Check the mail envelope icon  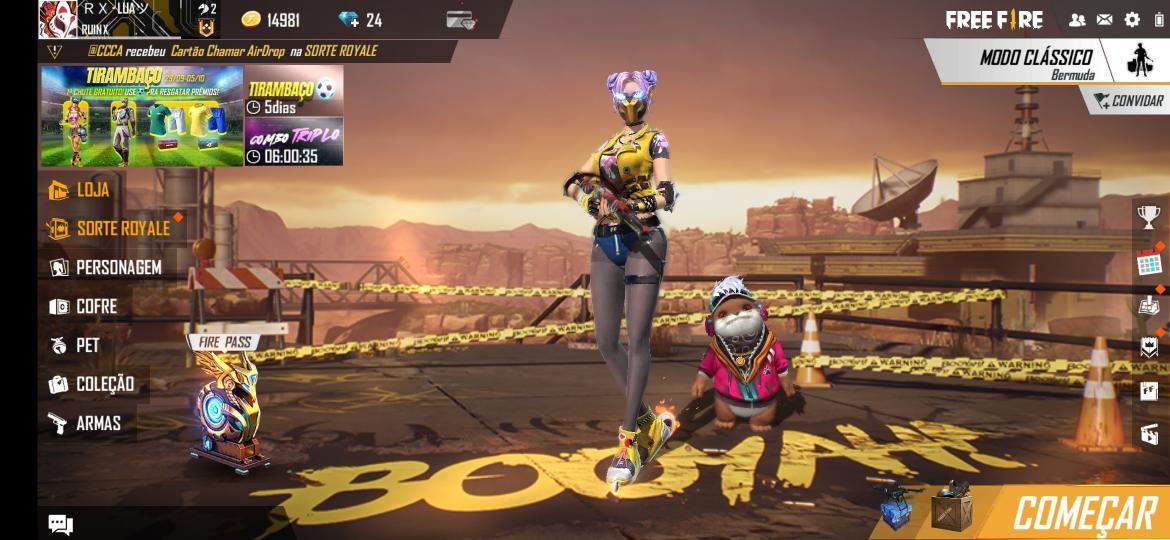tap(1104, 19)
